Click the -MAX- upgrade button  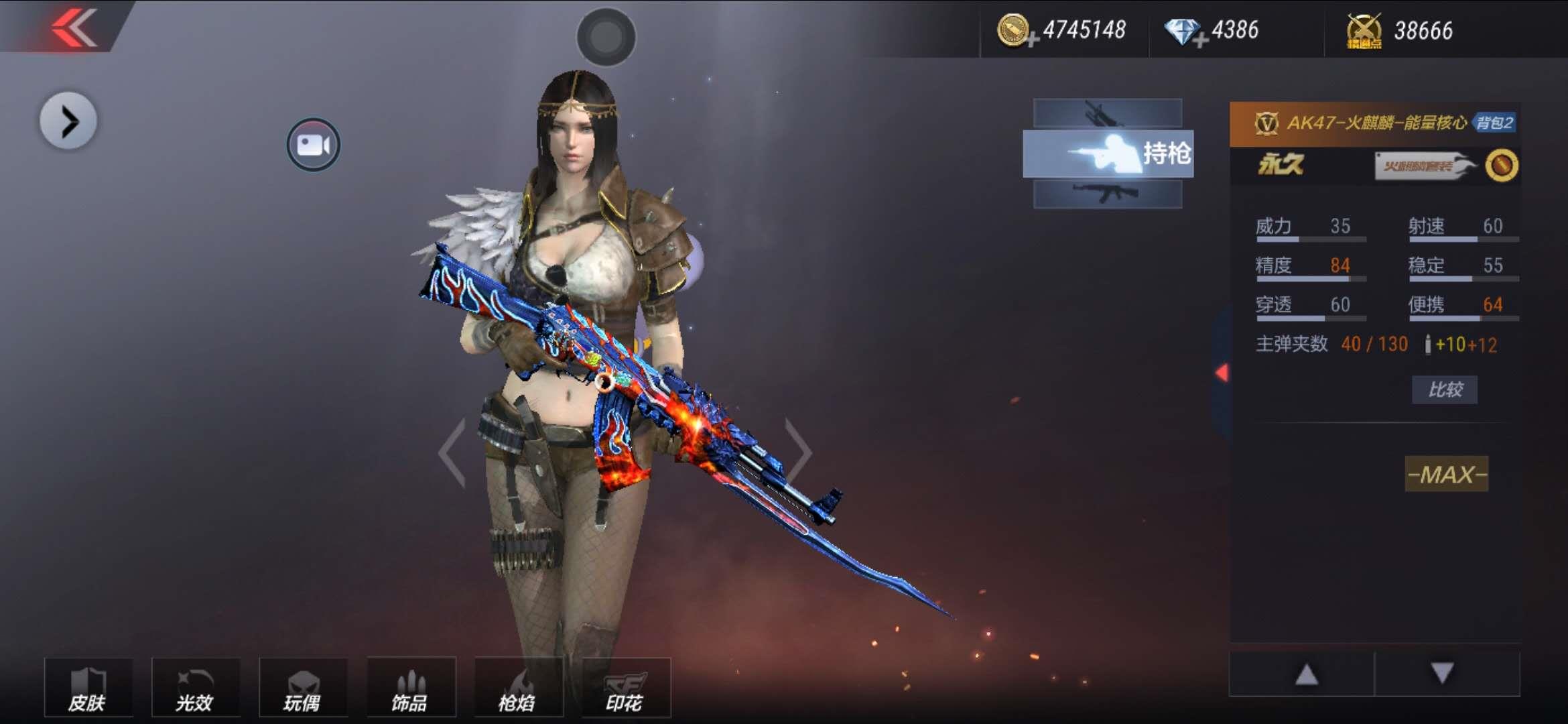(x=1446, y=474)
